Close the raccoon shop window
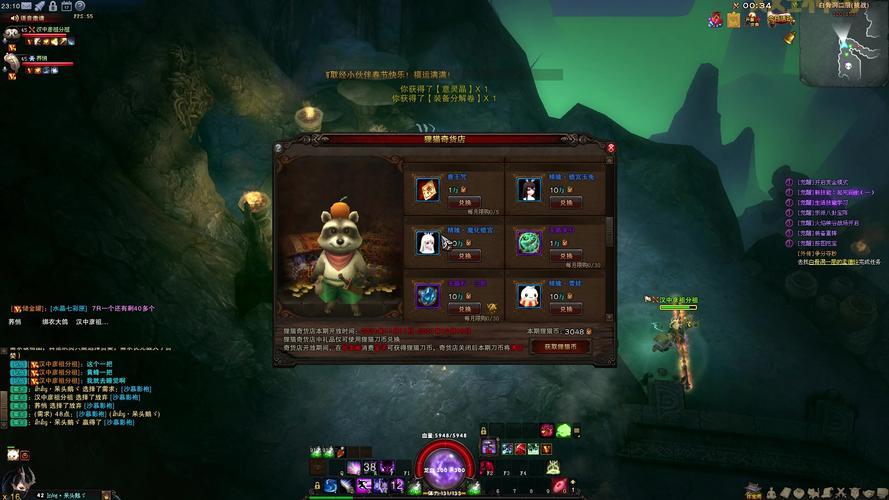The width and height of the screenshot is (889, 500). 611,147
